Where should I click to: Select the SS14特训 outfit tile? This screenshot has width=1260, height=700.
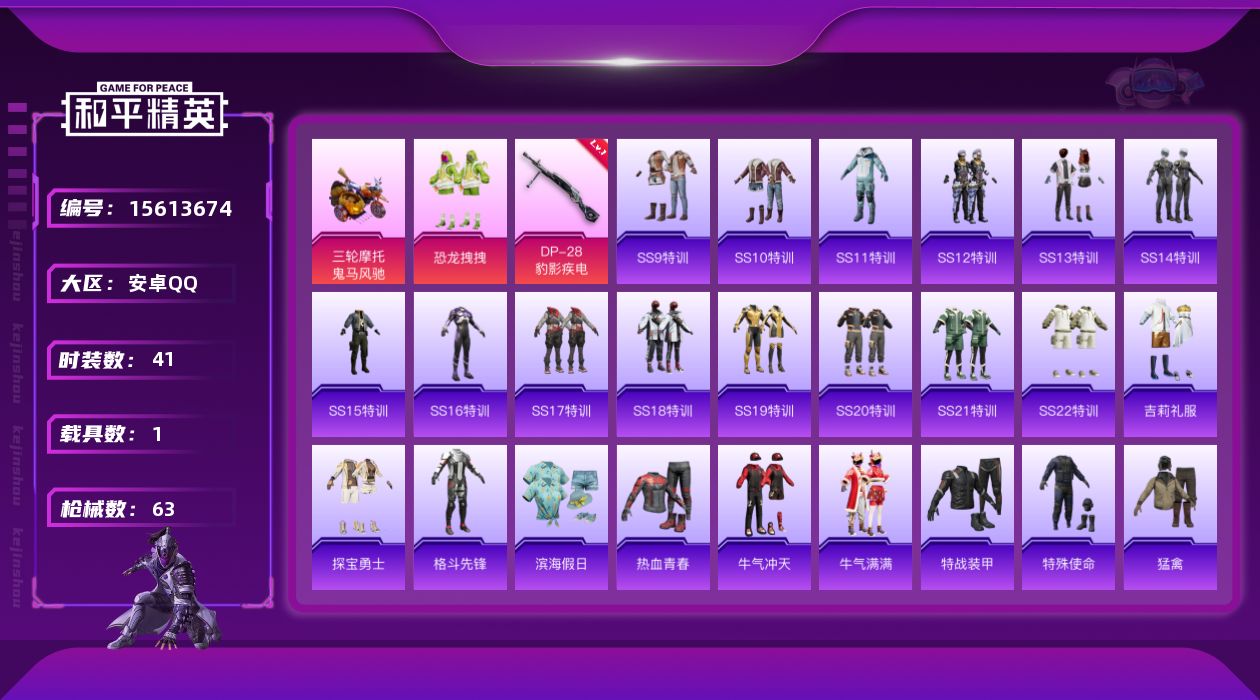(x=1170, y=211)
